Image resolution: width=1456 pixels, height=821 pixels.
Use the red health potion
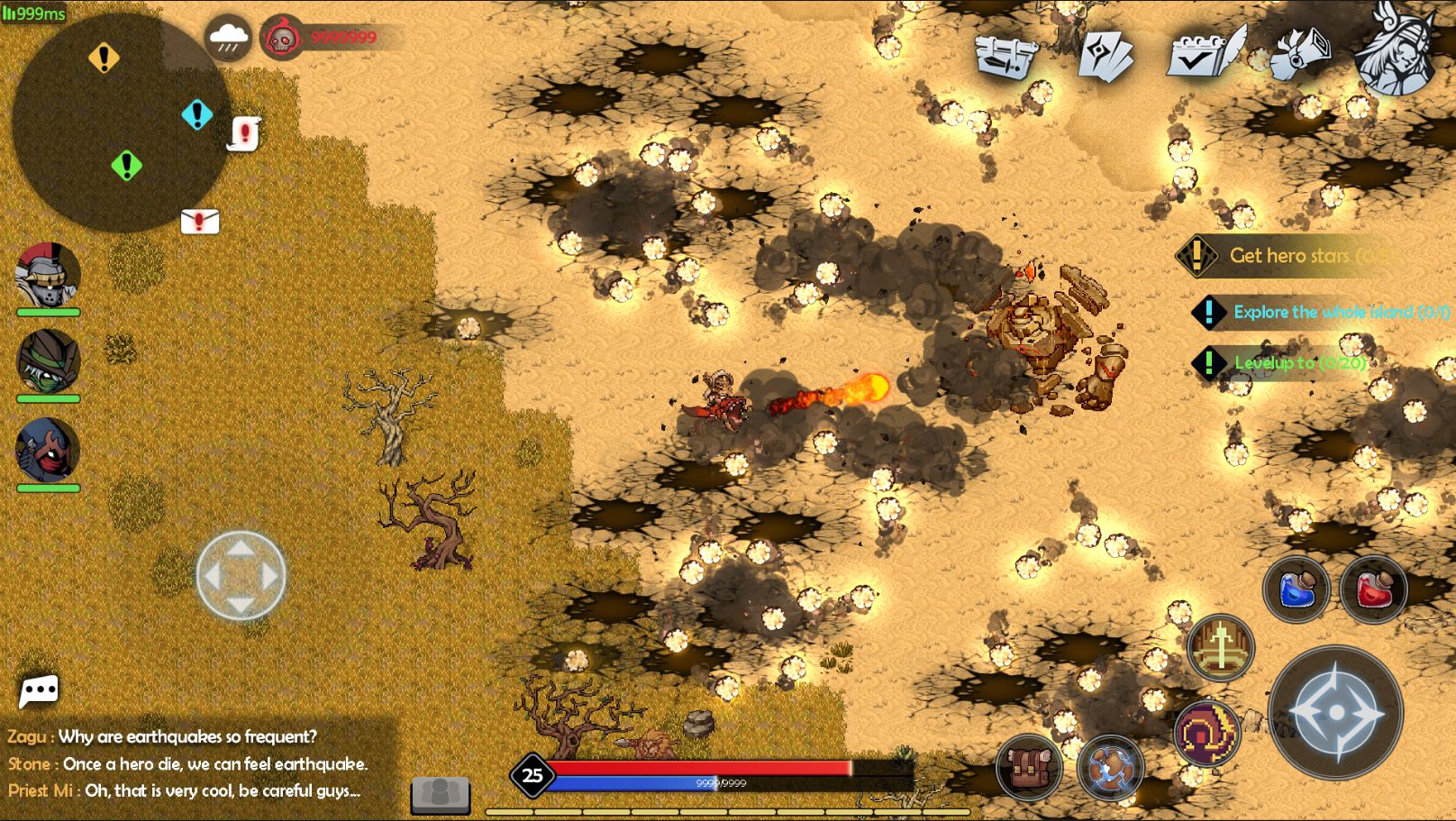tap(1373, 590)
